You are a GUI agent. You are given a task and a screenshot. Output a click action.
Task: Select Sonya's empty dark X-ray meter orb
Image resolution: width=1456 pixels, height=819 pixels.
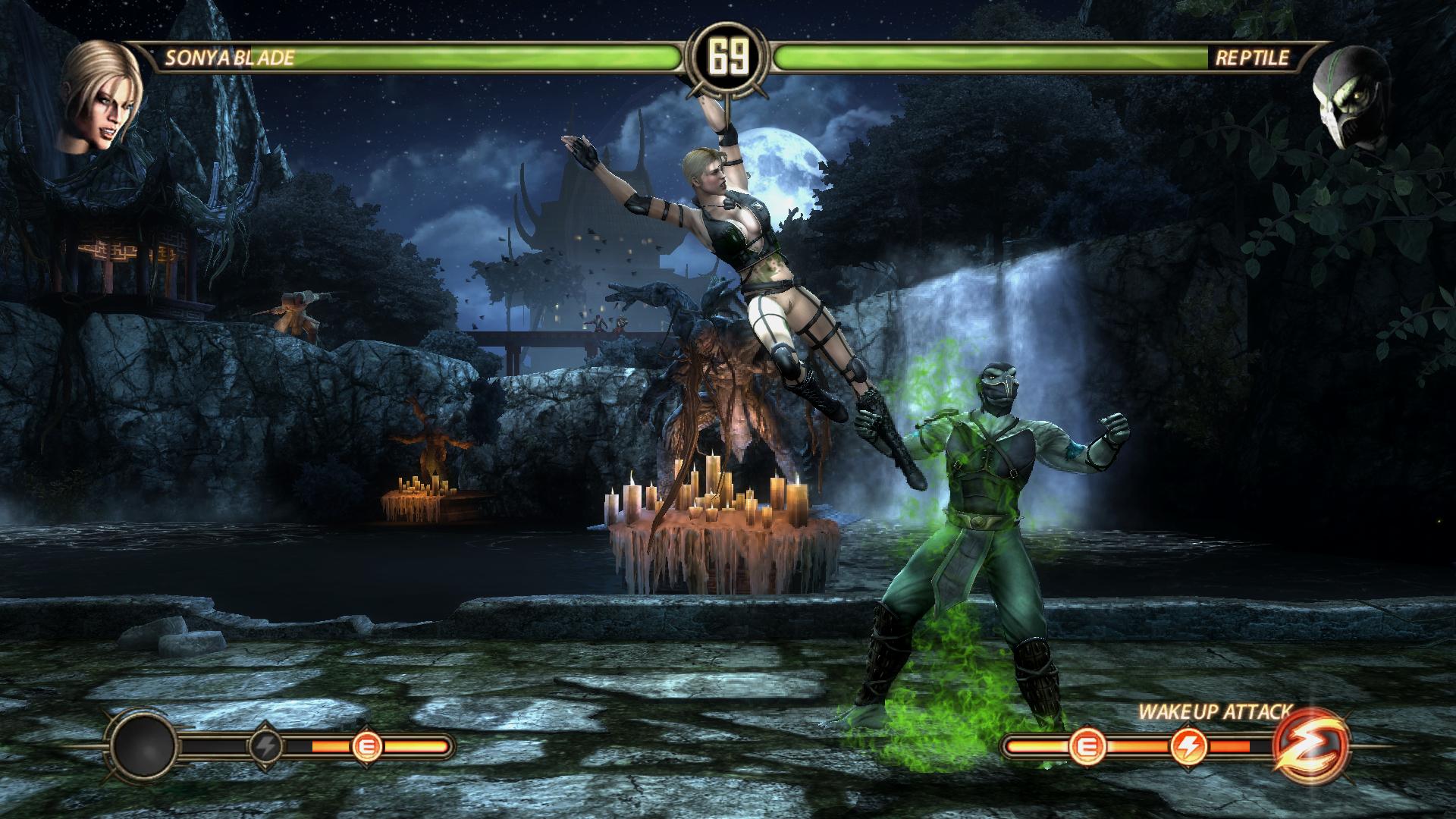click(144, 746)
